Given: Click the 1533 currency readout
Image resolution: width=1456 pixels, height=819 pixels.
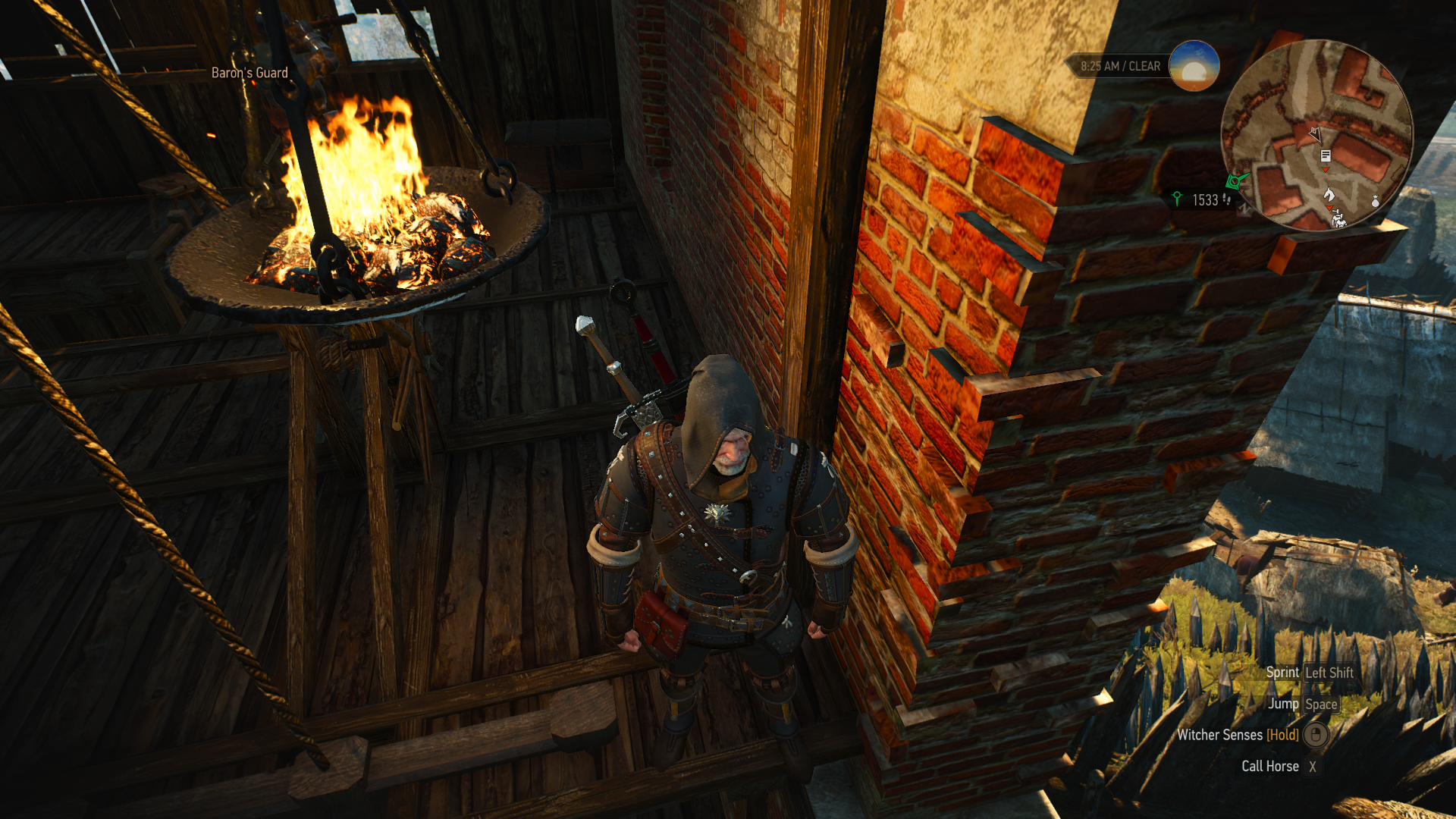Looking at the screenshot, I should tap(1204, 200).
